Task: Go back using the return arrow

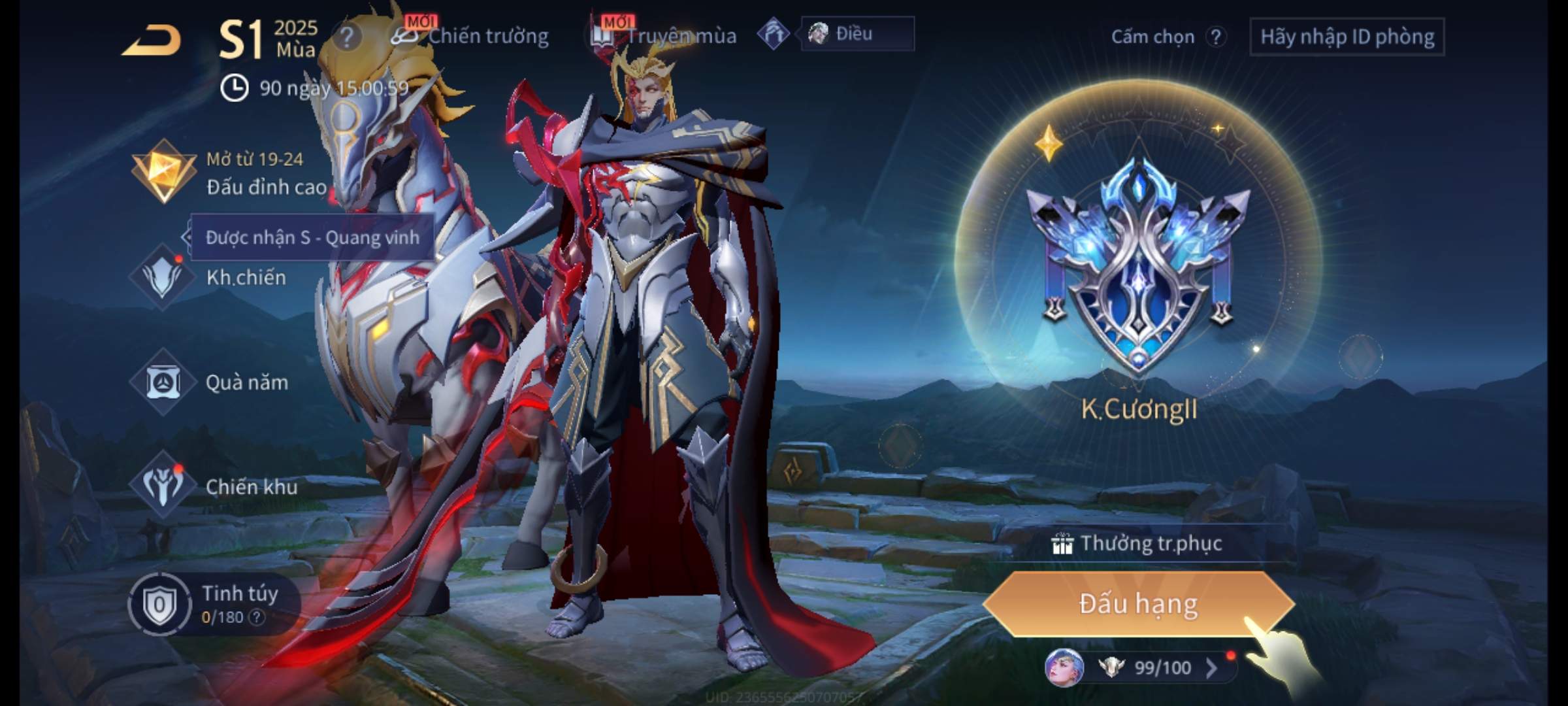Action: click(152, 41)
